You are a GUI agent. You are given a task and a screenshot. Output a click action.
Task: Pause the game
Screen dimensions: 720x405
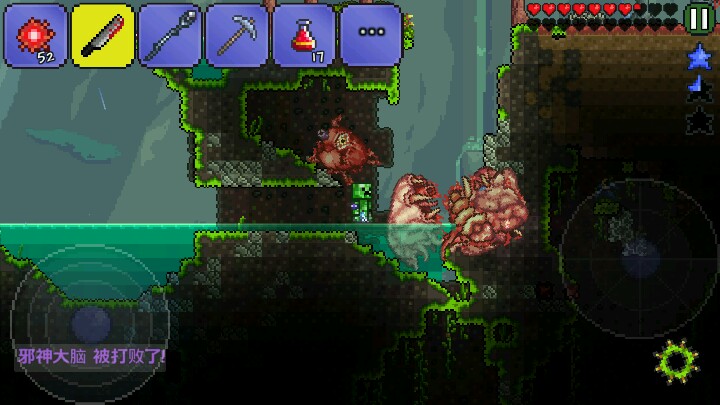tap(699, 17)
